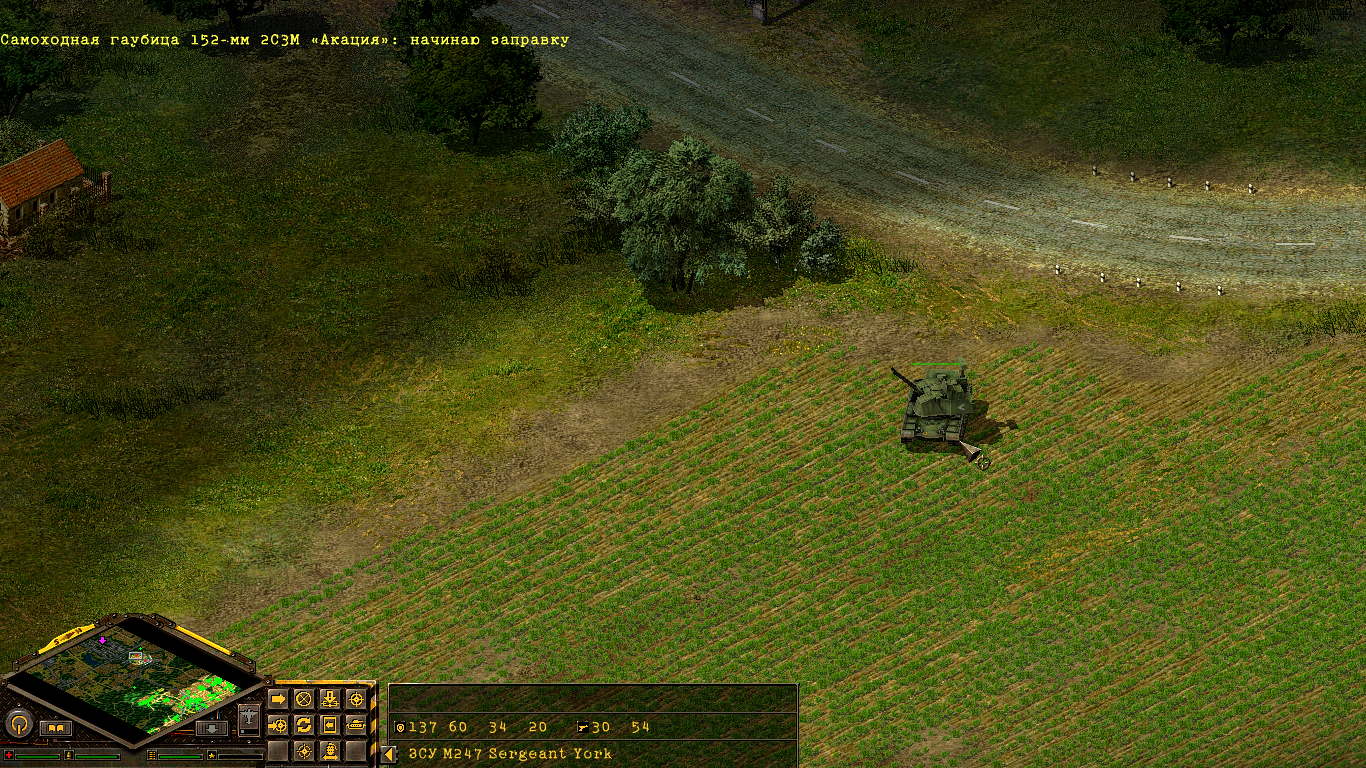The width and height of the screenshot is (1366, 768).
Task: Click the Ambush targeting icon
Action: (303, 750)
